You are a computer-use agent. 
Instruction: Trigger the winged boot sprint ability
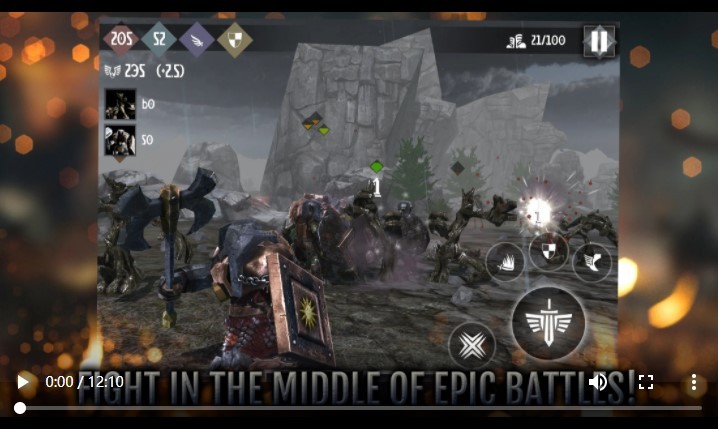tap(592, 261)
